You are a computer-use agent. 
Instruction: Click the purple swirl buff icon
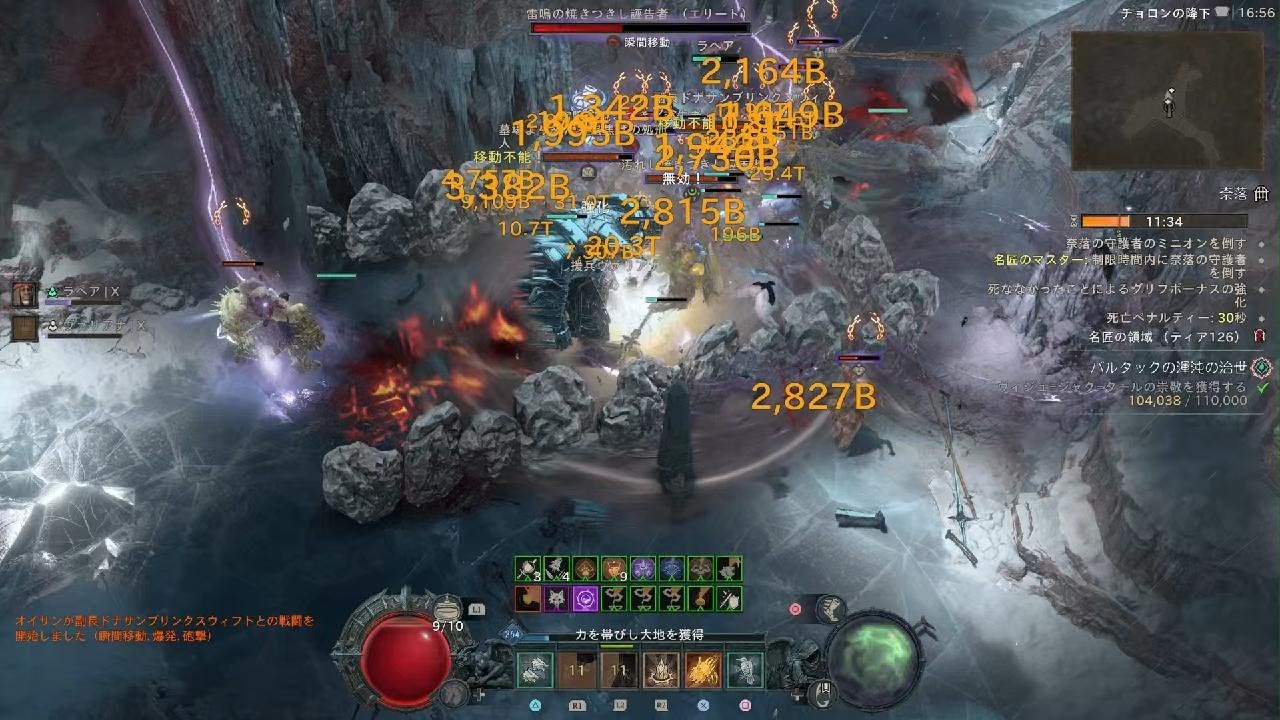click(584, 598)
